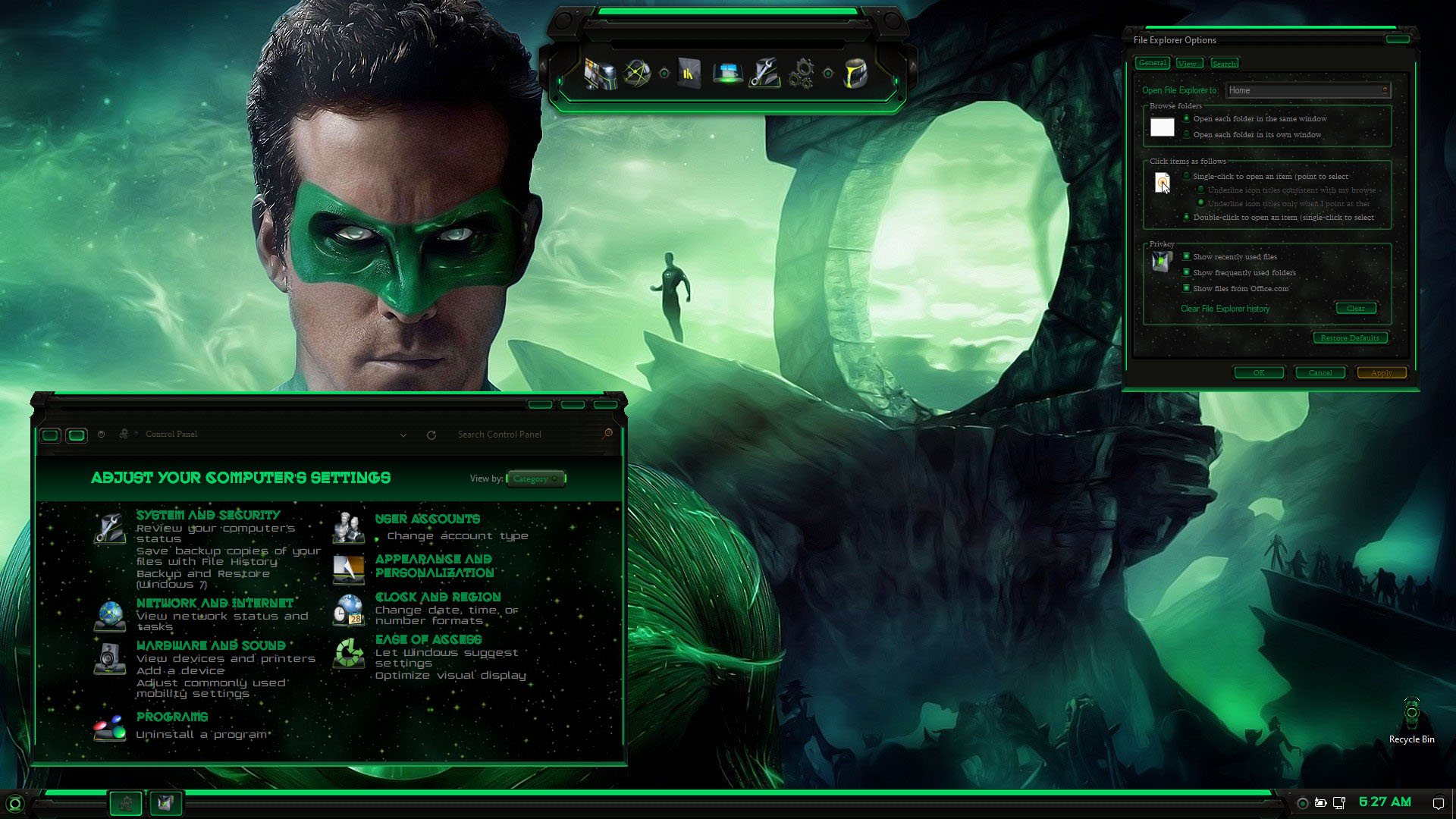Image resolution: width=1456 pixels, height=819 pixels.
Task: Open the 'Open File Explorer to' dropdown
Action: click(1307, 90)
